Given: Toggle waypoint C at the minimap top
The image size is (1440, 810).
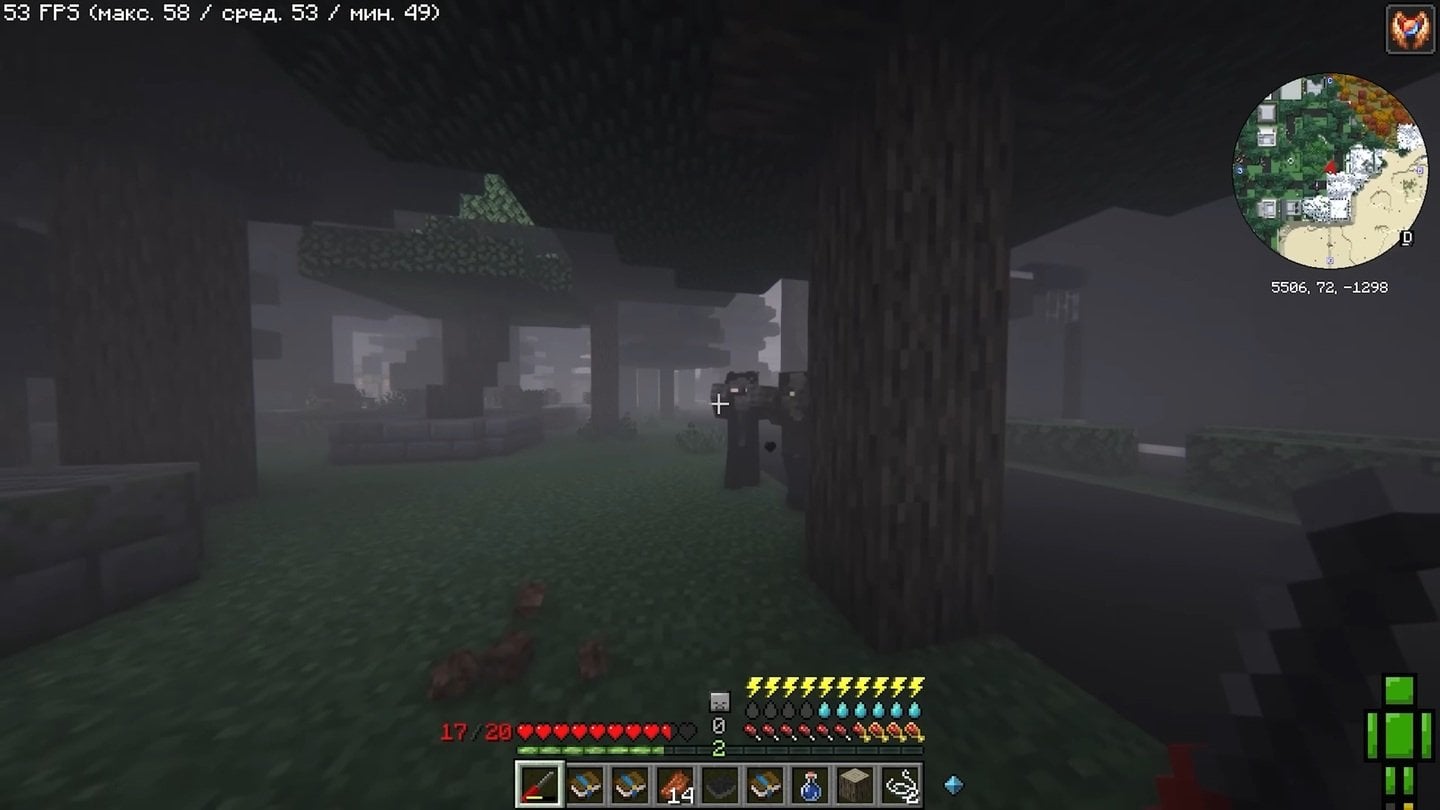Looking at the screenshot, I should click(1330, 81).
